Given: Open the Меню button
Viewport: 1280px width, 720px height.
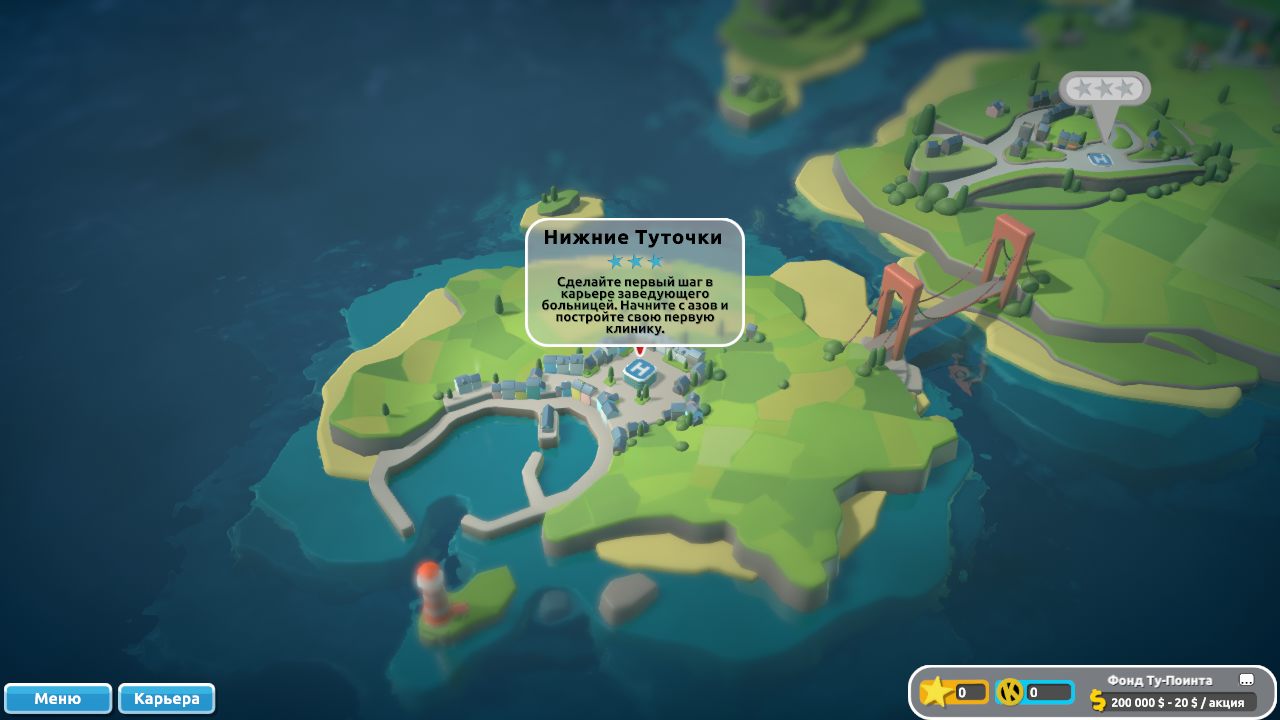Looking at the screenshot, I should pos(58,698).
